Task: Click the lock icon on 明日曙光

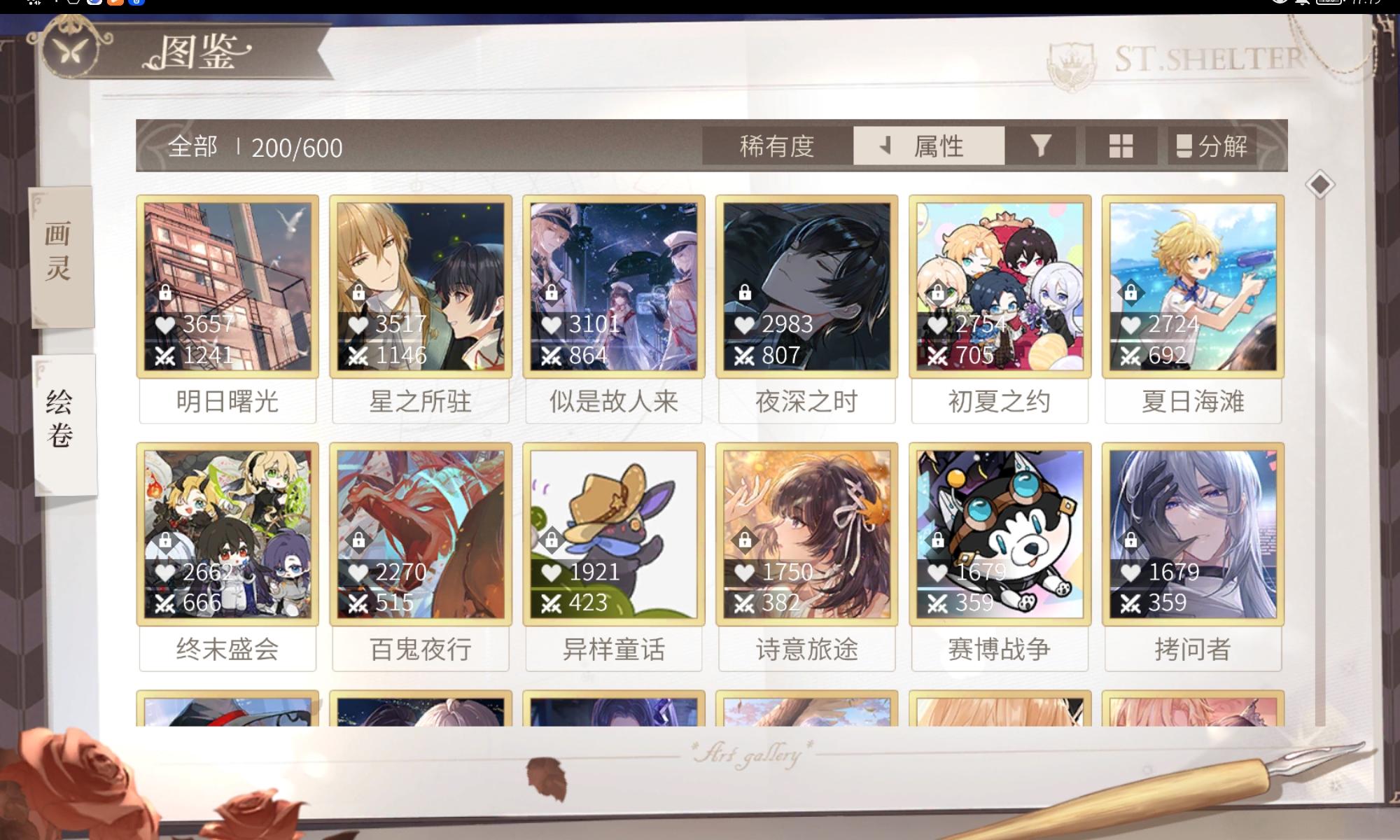Action: pyautogui.click(x=167, y=293)
